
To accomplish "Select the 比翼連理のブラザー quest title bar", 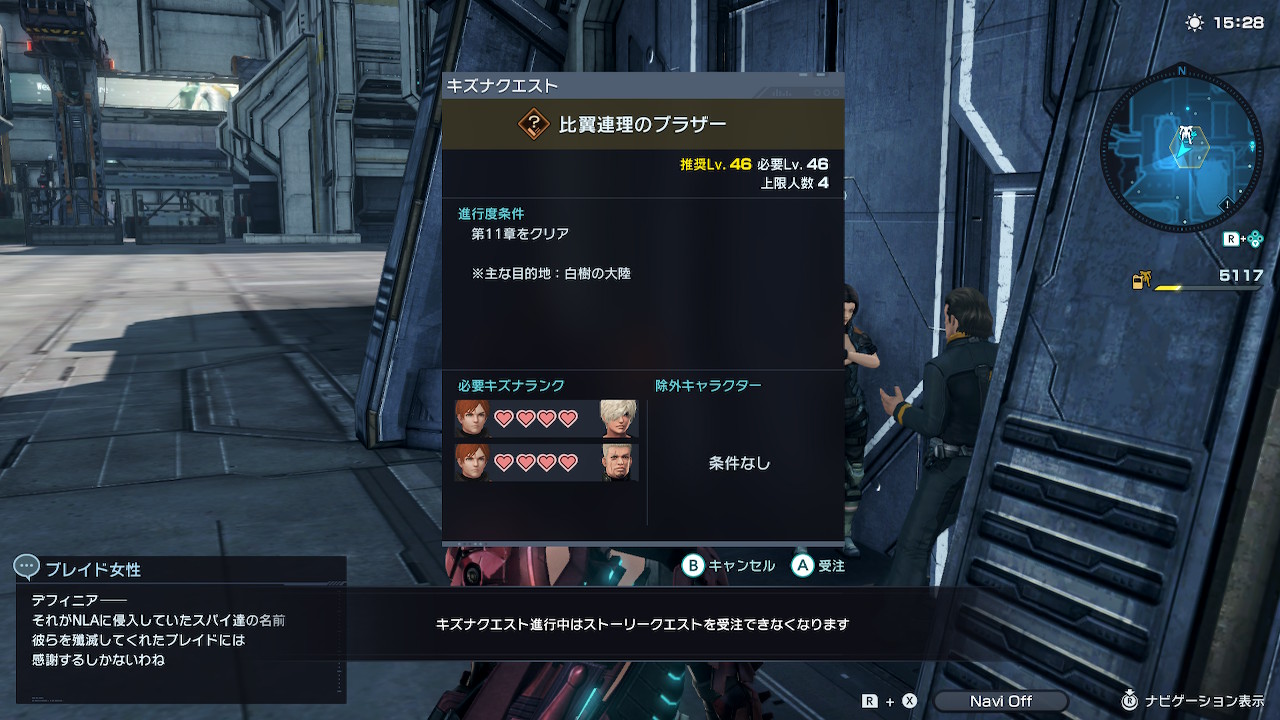I will 643,124.
